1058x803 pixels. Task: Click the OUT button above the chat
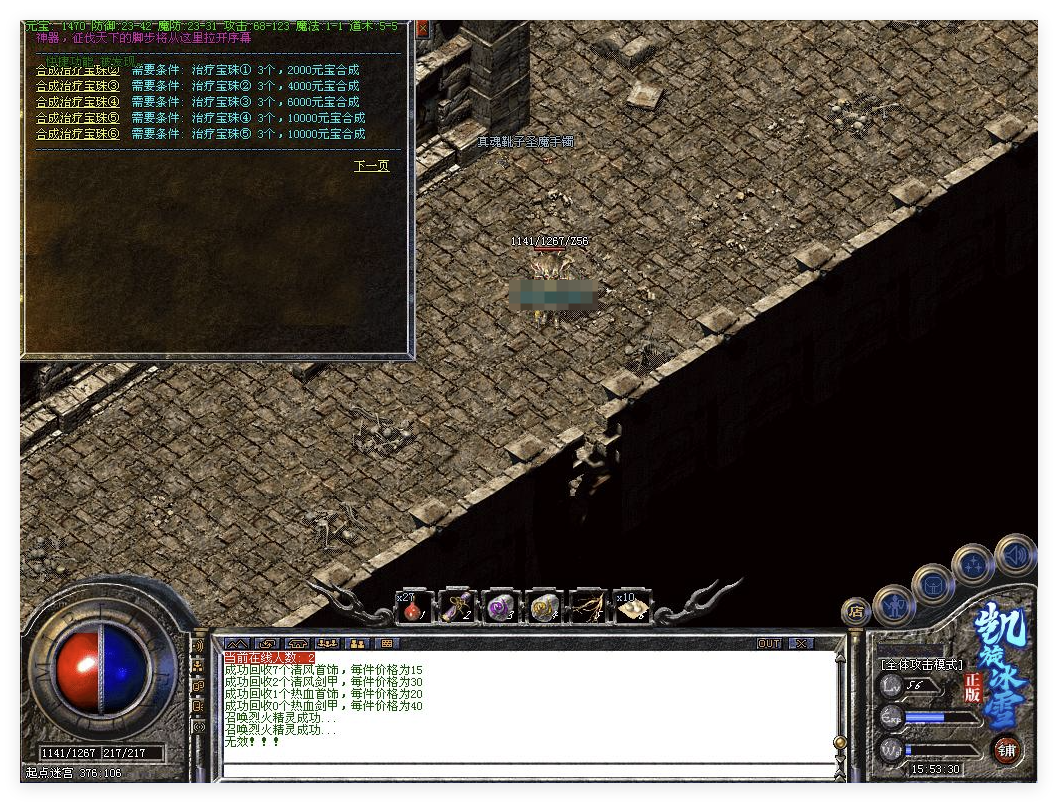click(x=768, y=643)
